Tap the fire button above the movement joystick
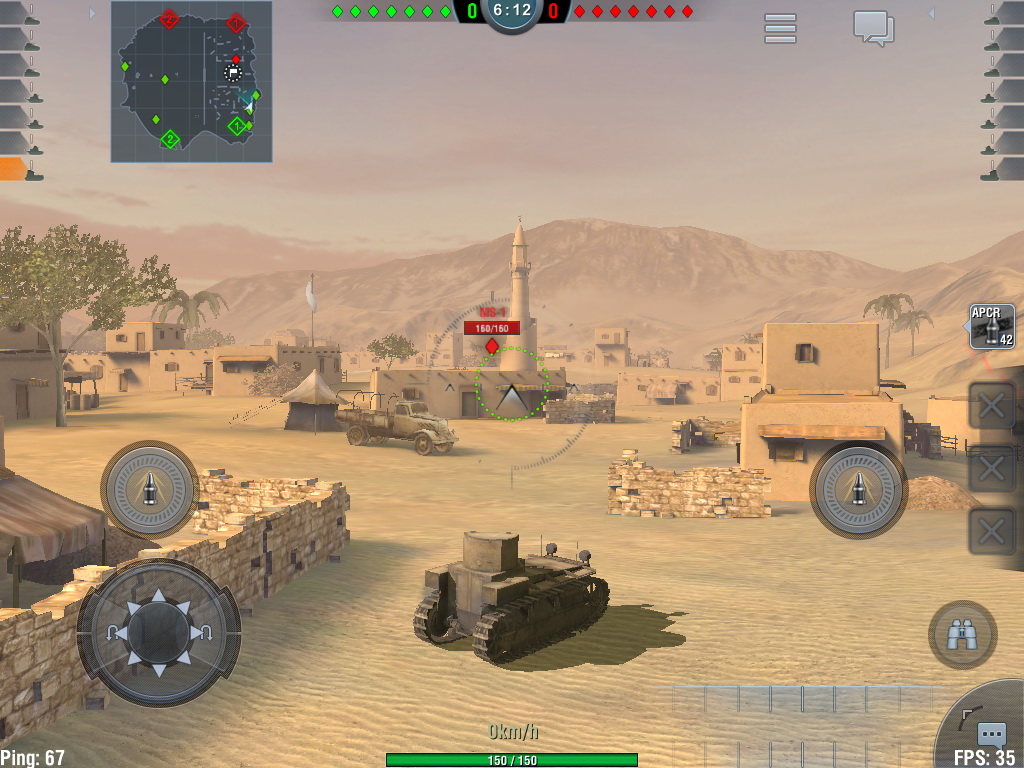The image size is (1024, 768). point(150,489)
